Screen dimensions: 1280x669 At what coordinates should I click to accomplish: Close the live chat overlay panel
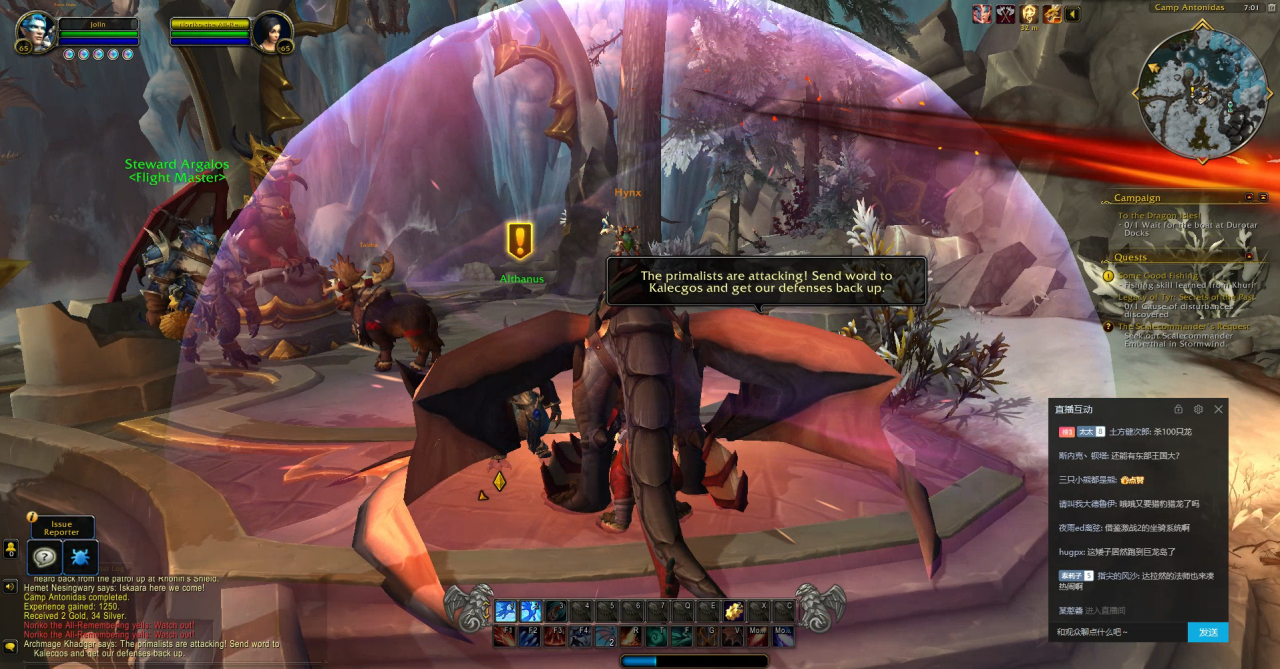(1218, 409)
